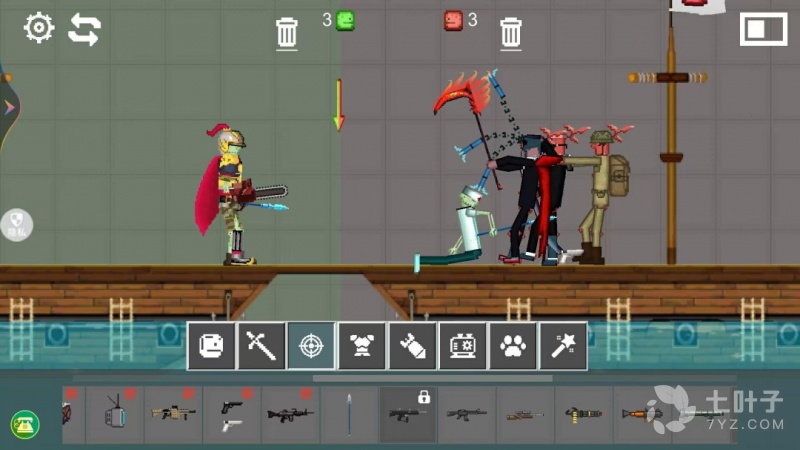Select the bomb explosives category
The width and height of the screenshot is (800, 450).
click(412, 346)
